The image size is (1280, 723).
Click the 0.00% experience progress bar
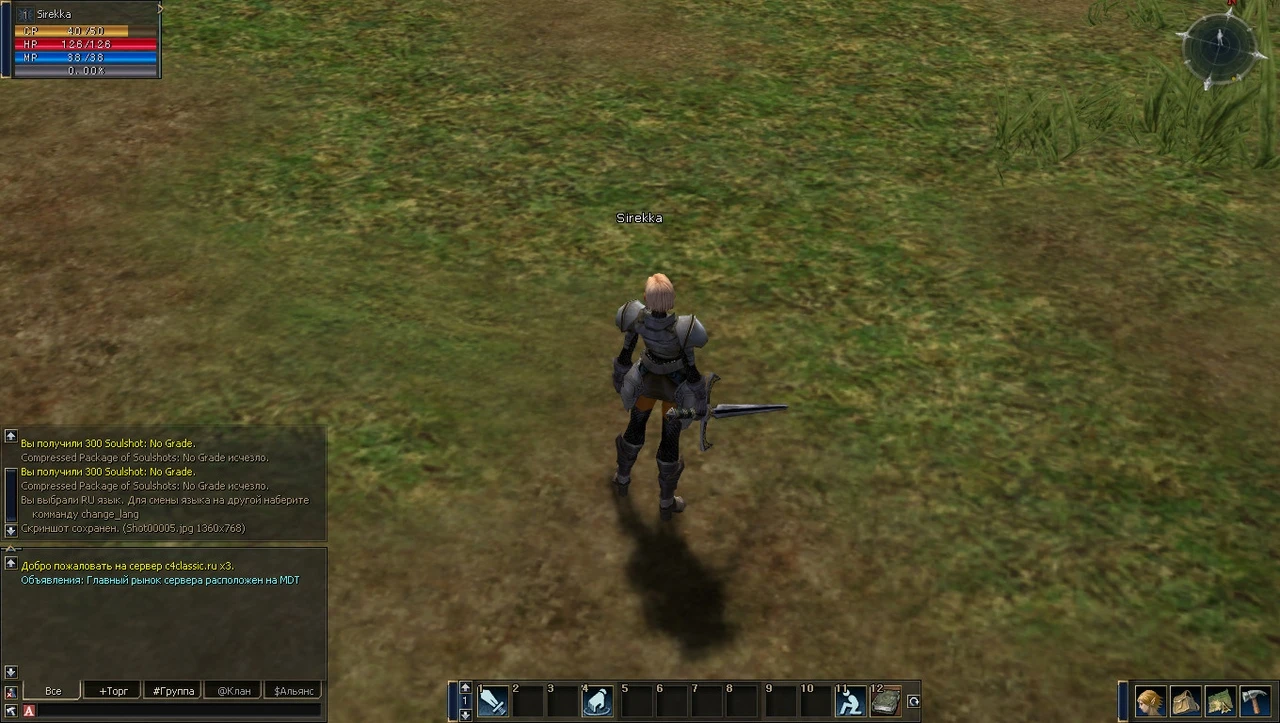click(x=86, y=70)
